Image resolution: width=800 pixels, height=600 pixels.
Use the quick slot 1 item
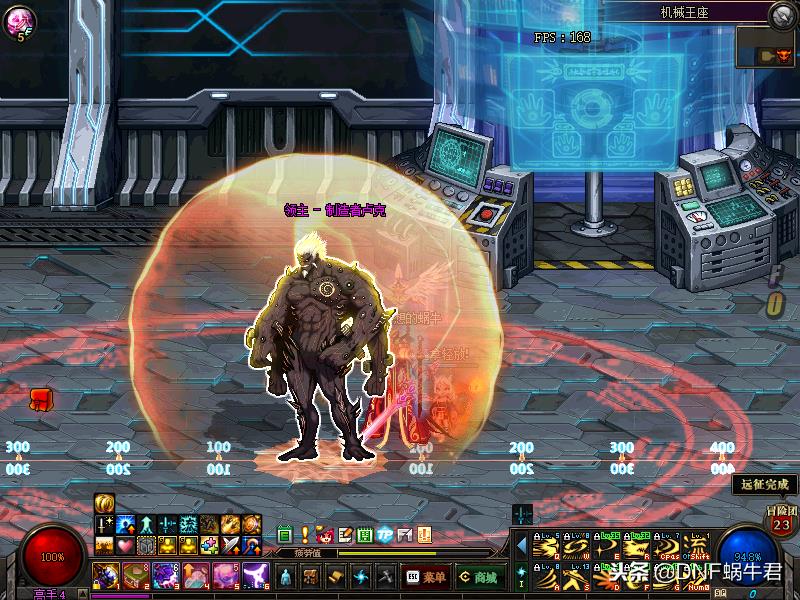click(105, 576)
